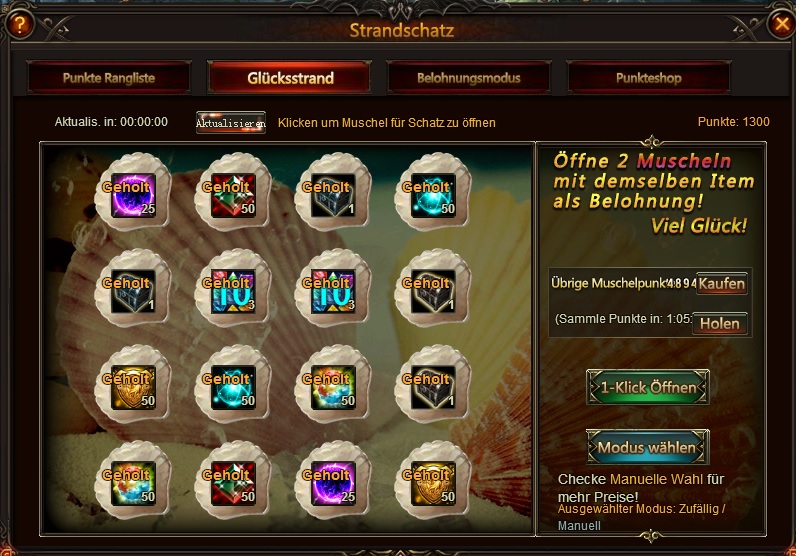Collect points with the Holen button
Screen dimensions: 796x556
tap(720, 323)
